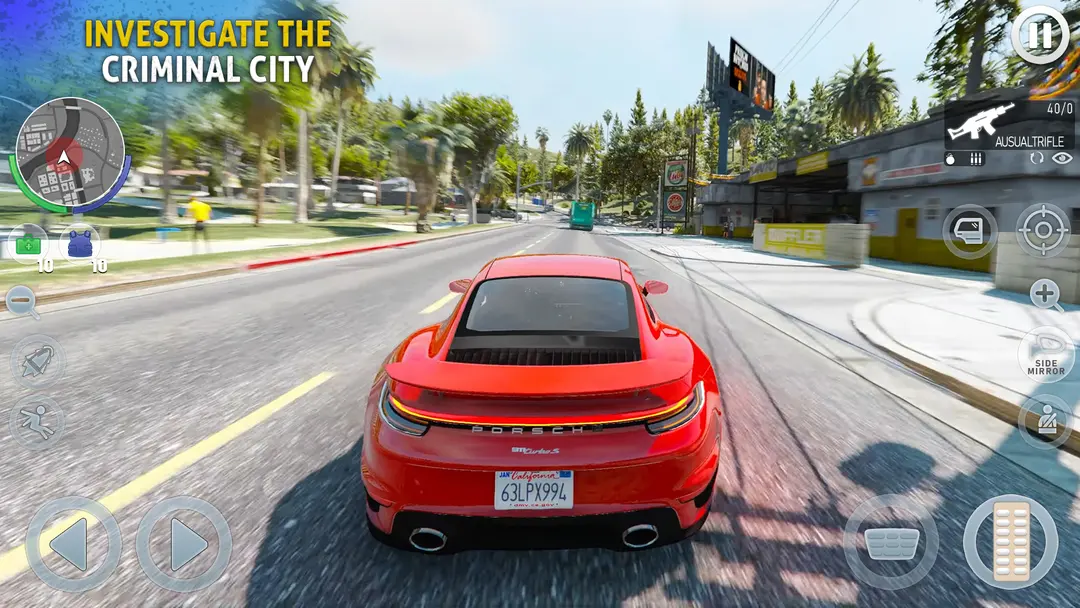Steer left with the left arrow button
Image resolution: width=1080 pixels, height=608 pixels.
point(73,544)
